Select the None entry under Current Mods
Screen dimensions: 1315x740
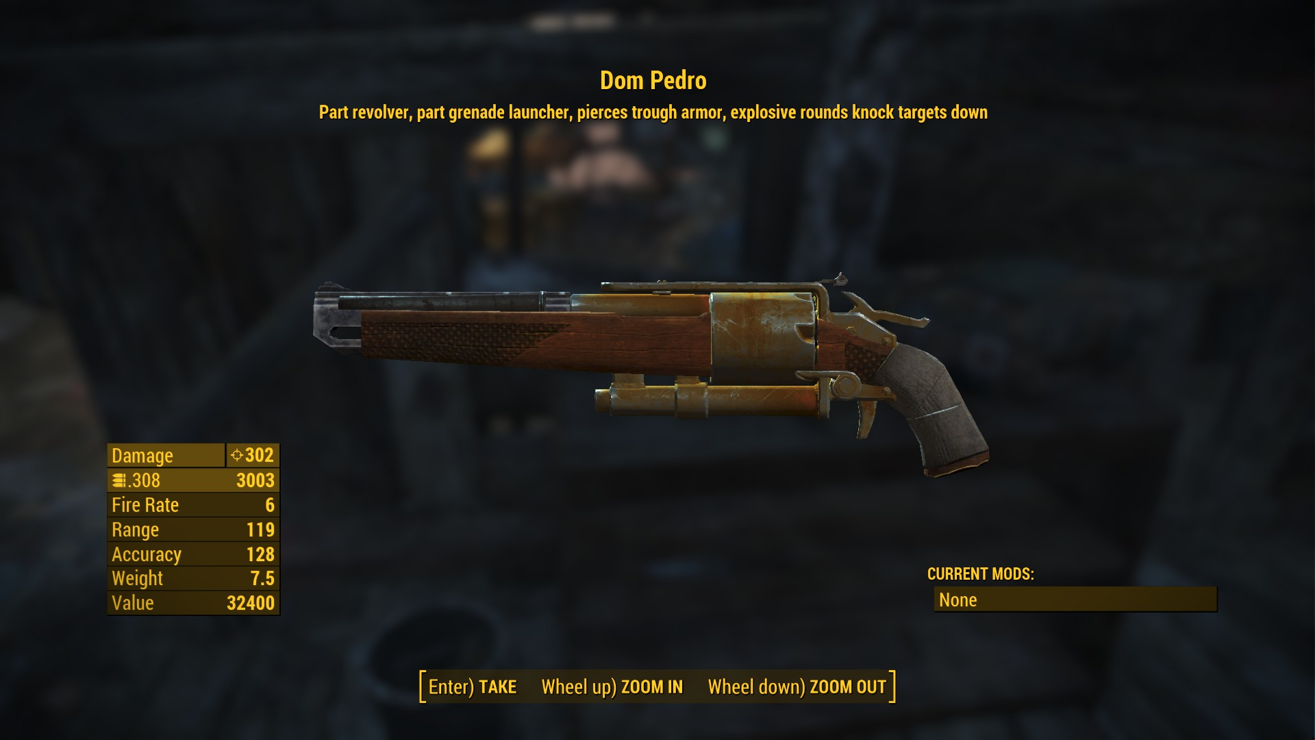pyautogui.click(x=1074, y=600)
